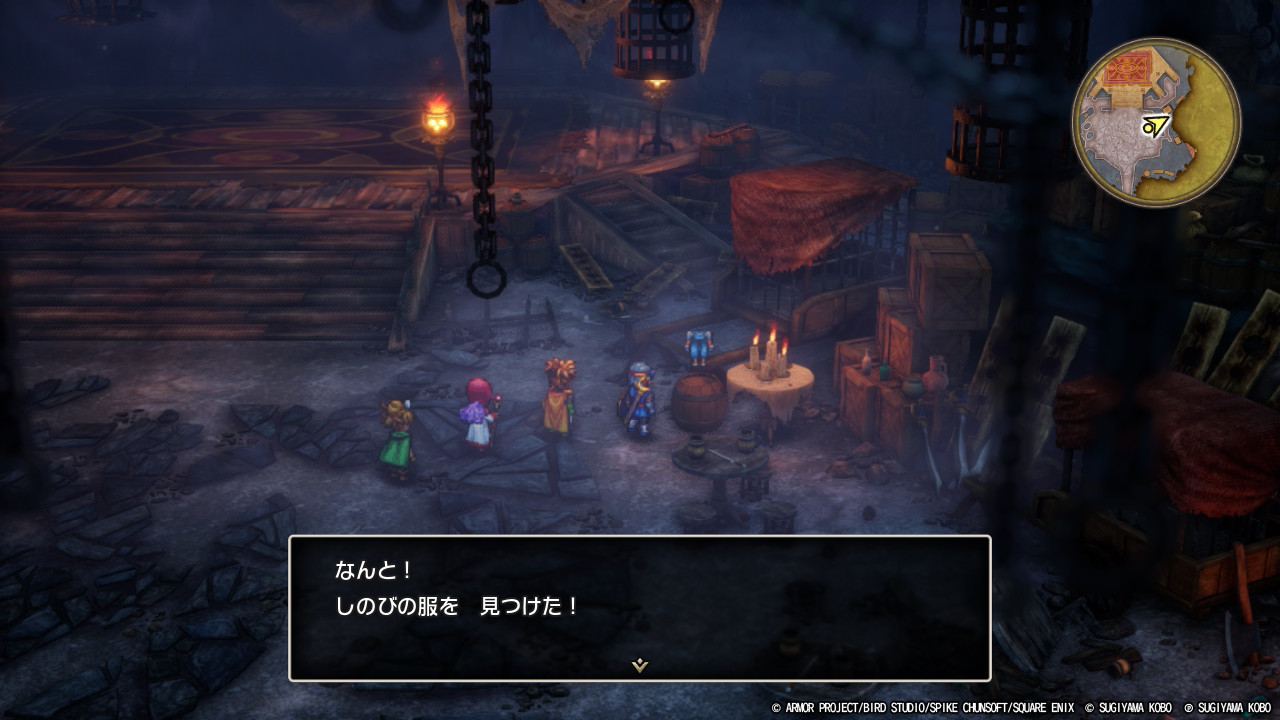
Task: Click the item-found message box
Action: (640, 608)
